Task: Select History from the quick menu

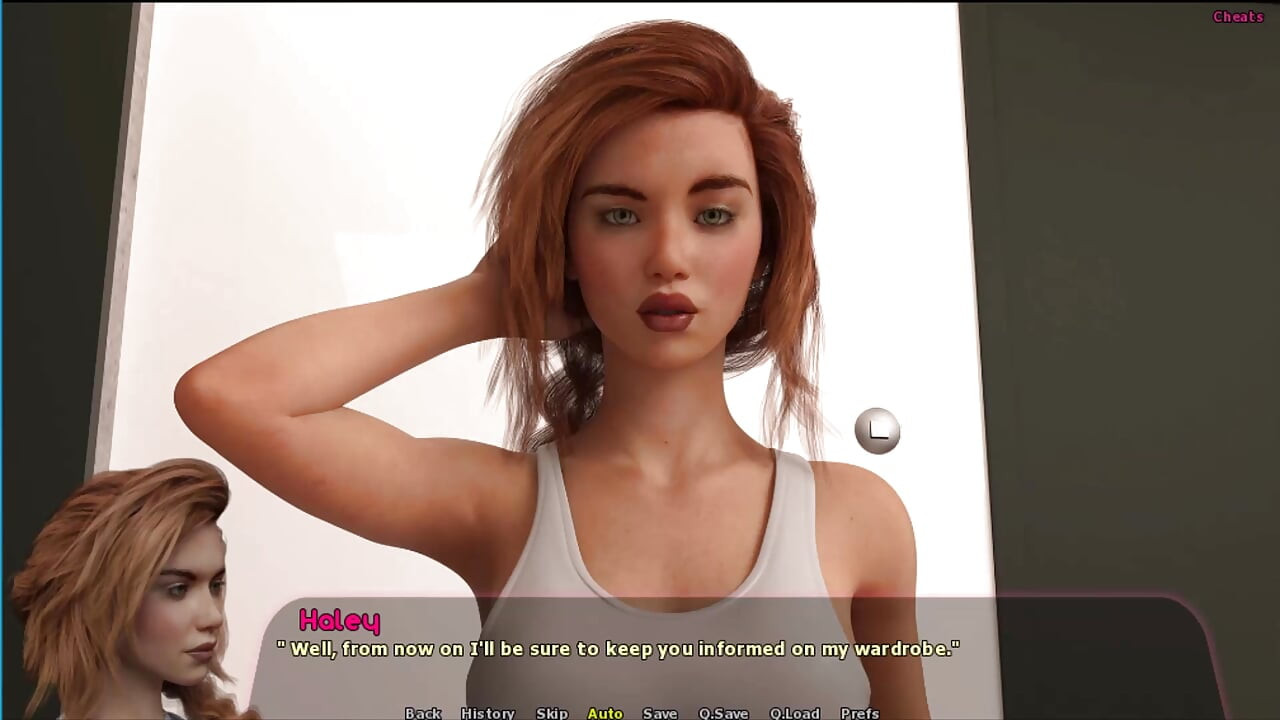Action: tap(487, 714)
